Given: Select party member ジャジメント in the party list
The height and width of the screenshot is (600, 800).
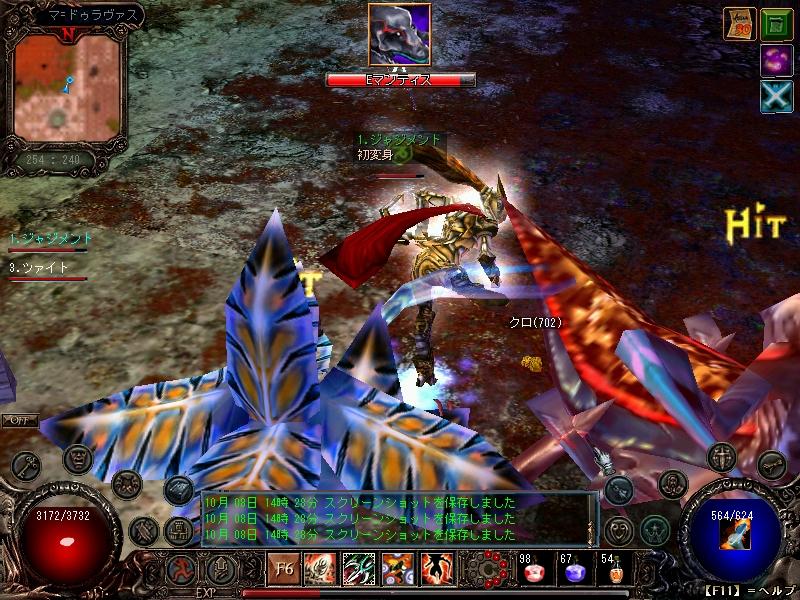Looking at the screenshot, I should tap(50, 239).
